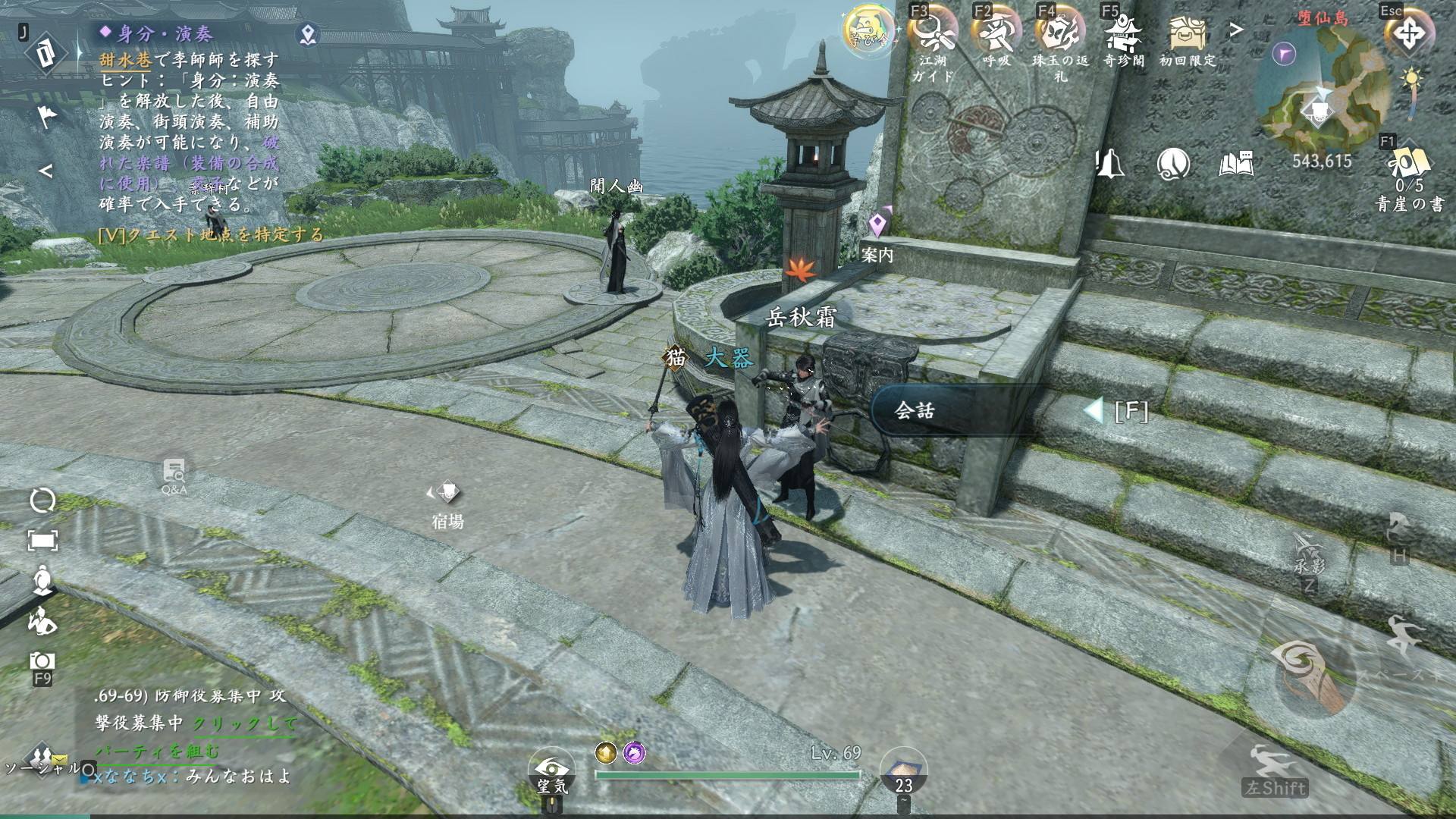The height and width of the screenshot is (819, 1456).
Task: Click the quest location pin icon
Action: [308, 34]
